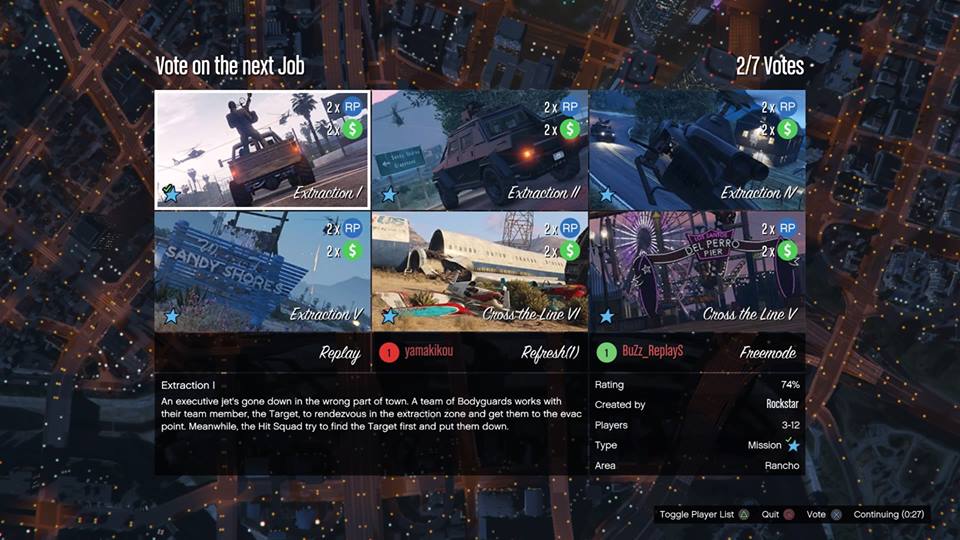Pick the Extraction V job tile
The image size is (960, 540).
[262, 271]
